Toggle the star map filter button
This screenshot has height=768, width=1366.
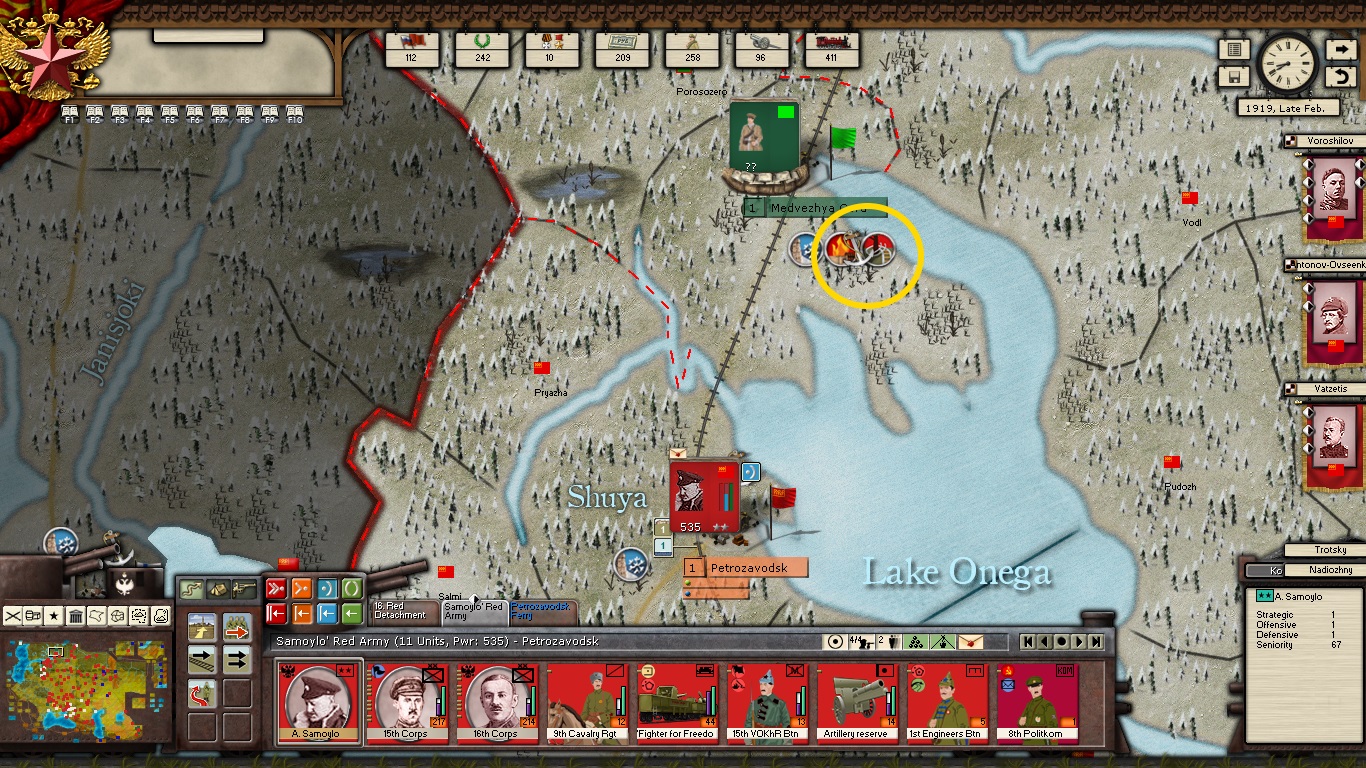coord(52,615)
